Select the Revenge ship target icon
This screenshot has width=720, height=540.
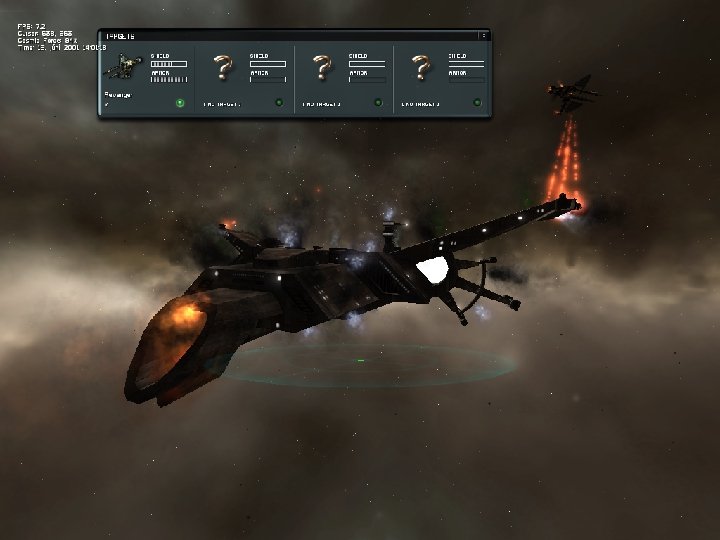point(124,68)
